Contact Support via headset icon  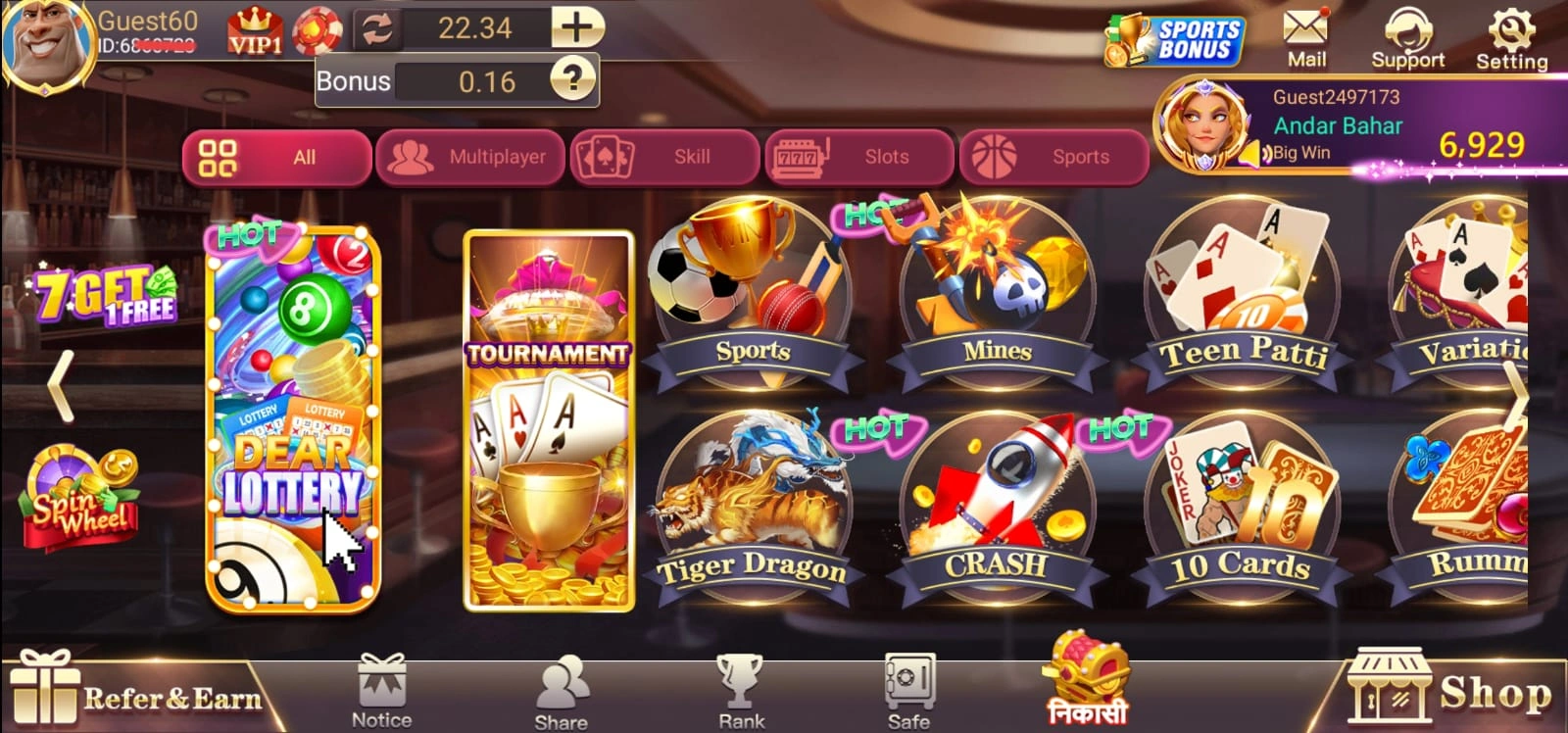coord(1409,34)
